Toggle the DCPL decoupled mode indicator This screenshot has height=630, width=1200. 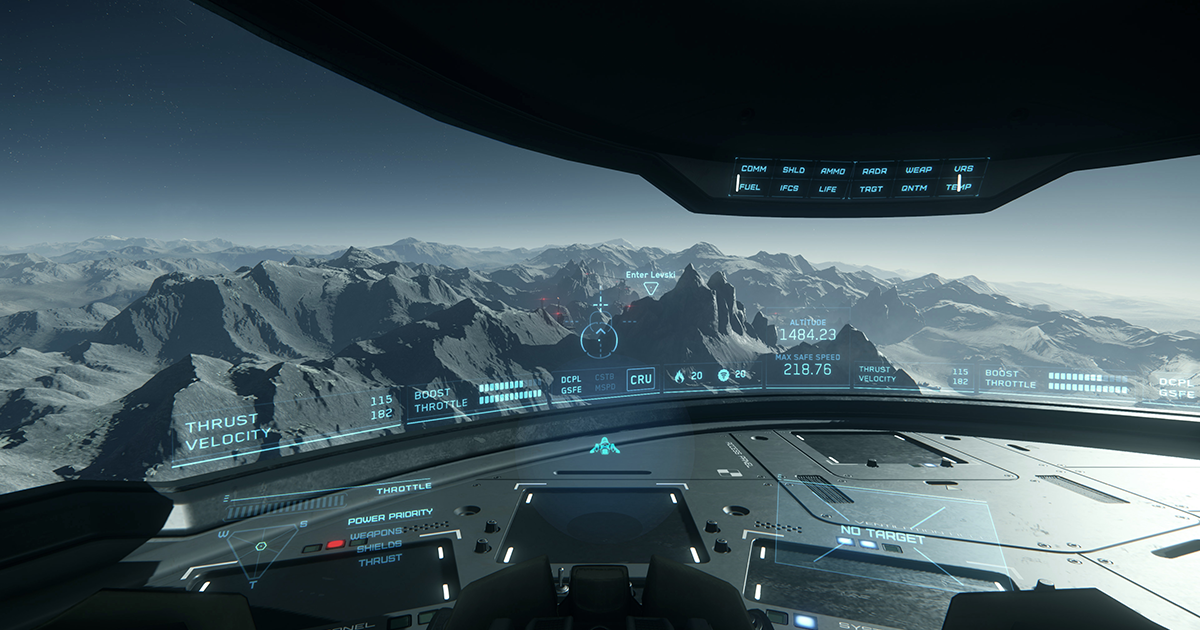coord(571,379)
